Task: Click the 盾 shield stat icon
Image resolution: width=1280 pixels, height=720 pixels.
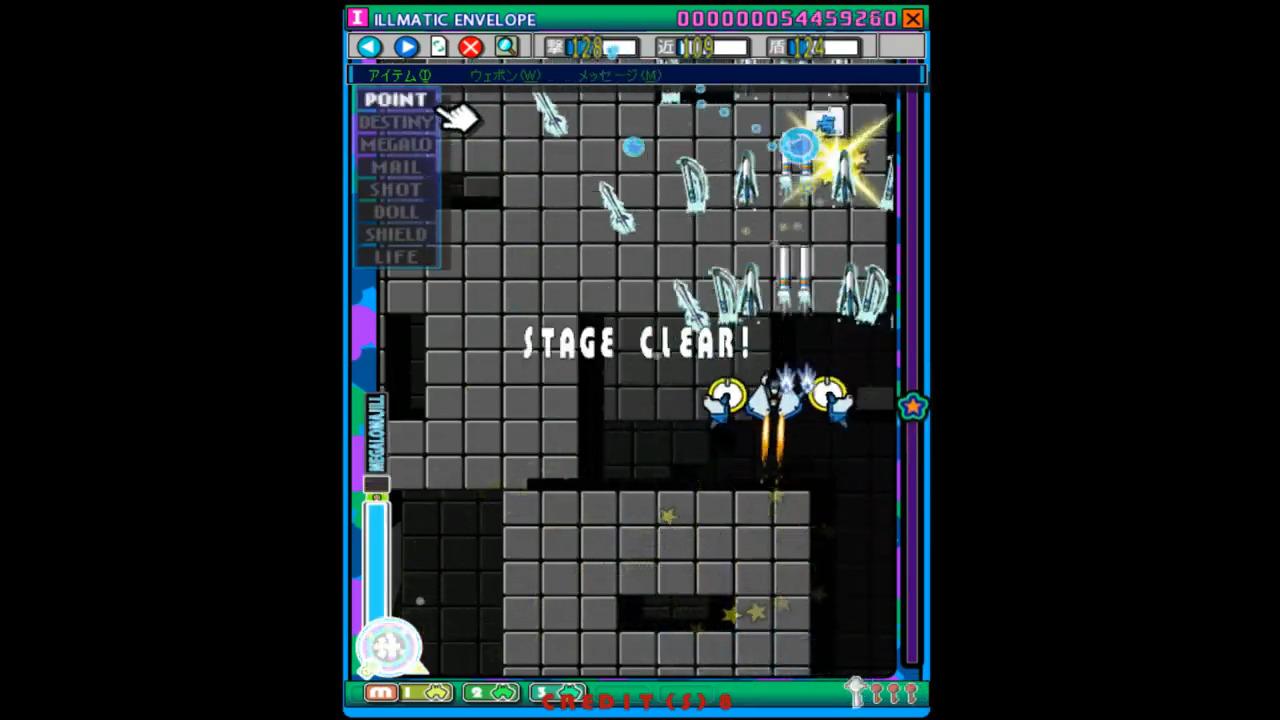Action: pyautogui.click(x=779, y=46)
